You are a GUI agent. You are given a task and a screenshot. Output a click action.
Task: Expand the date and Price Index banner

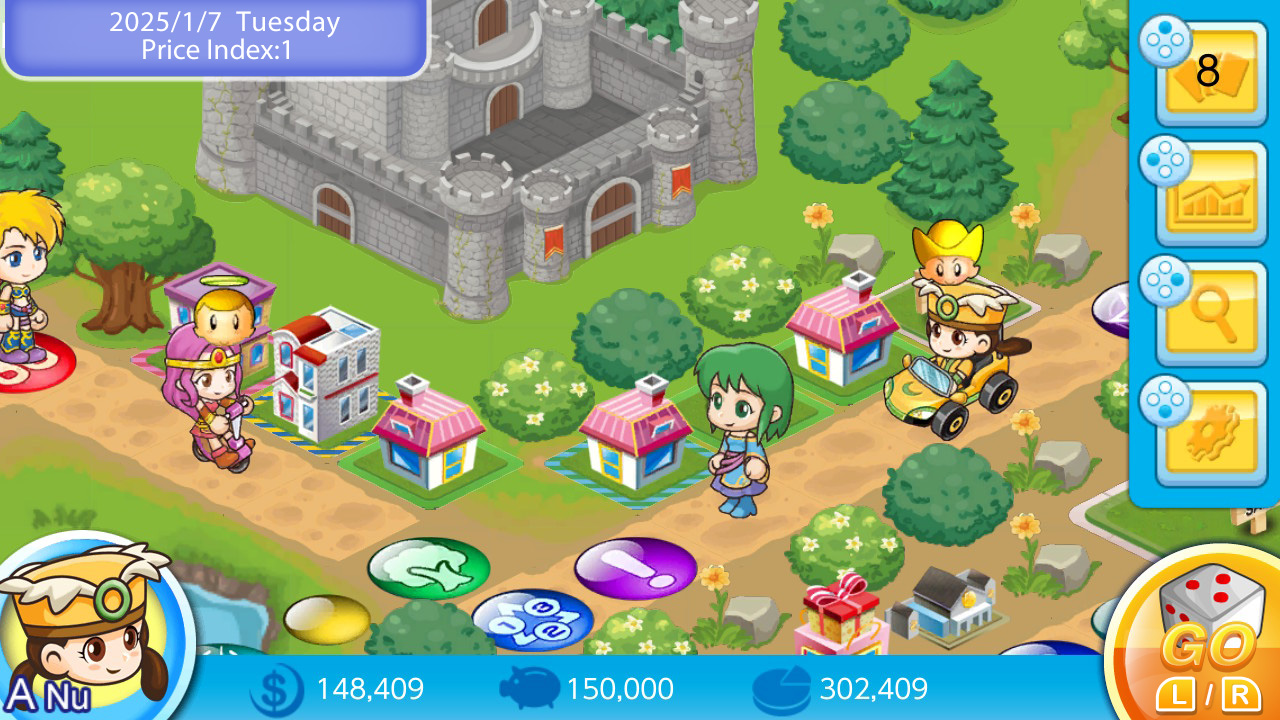[x=213, y=34]
